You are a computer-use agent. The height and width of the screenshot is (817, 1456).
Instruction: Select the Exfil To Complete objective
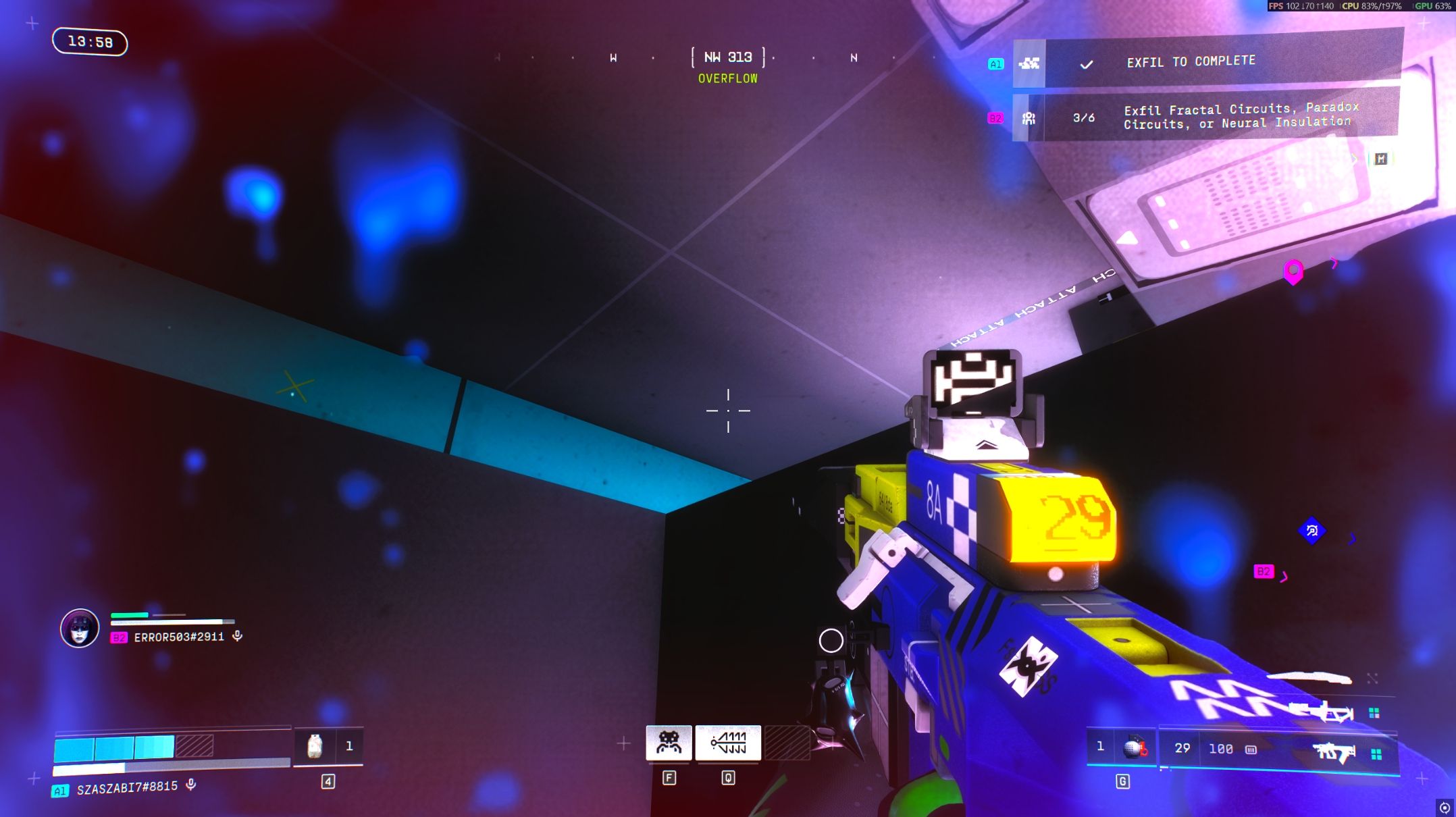pyautogui.click(x=1191, y=62)
